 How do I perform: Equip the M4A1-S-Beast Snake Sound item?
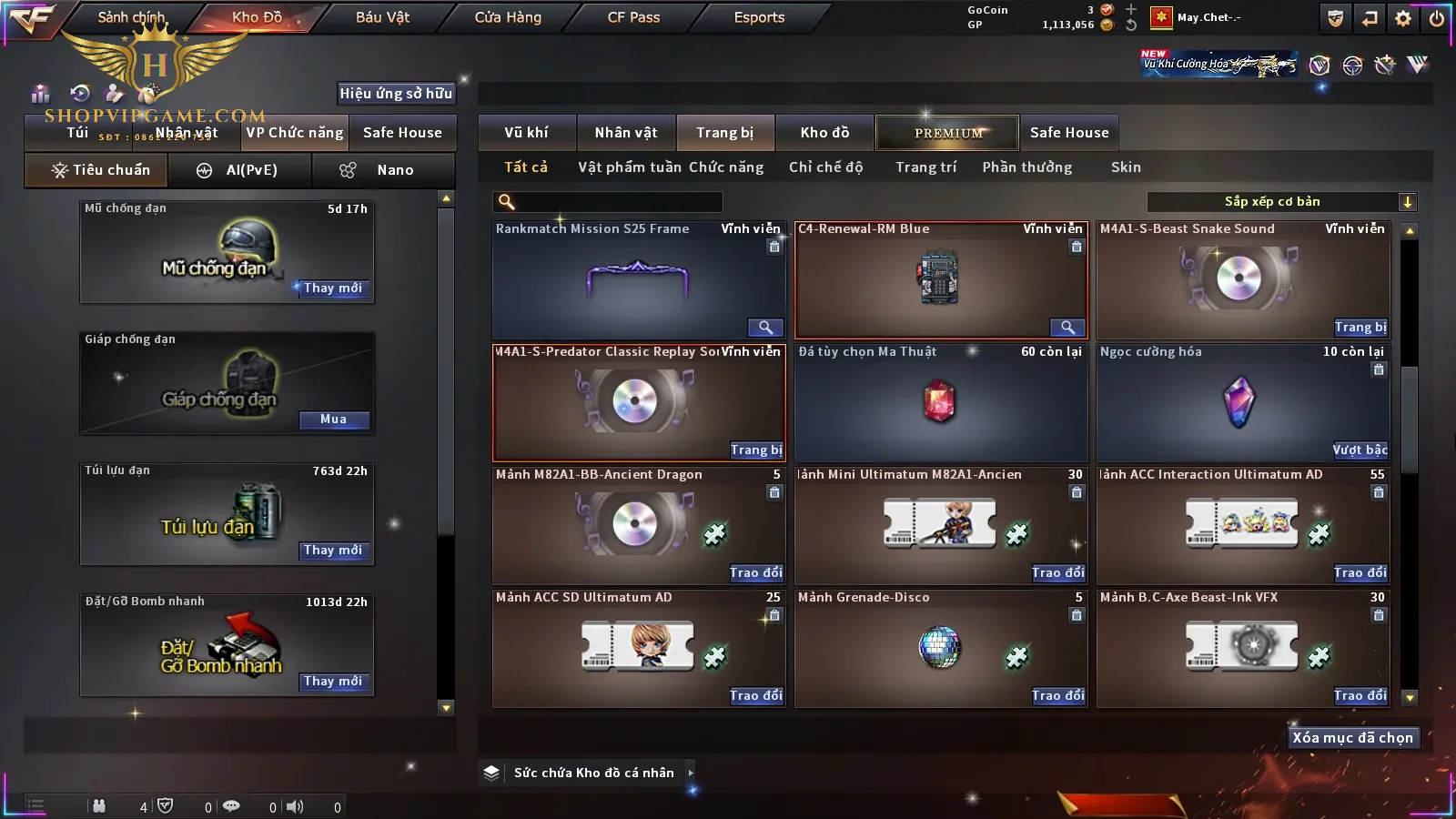(1360, 328)
